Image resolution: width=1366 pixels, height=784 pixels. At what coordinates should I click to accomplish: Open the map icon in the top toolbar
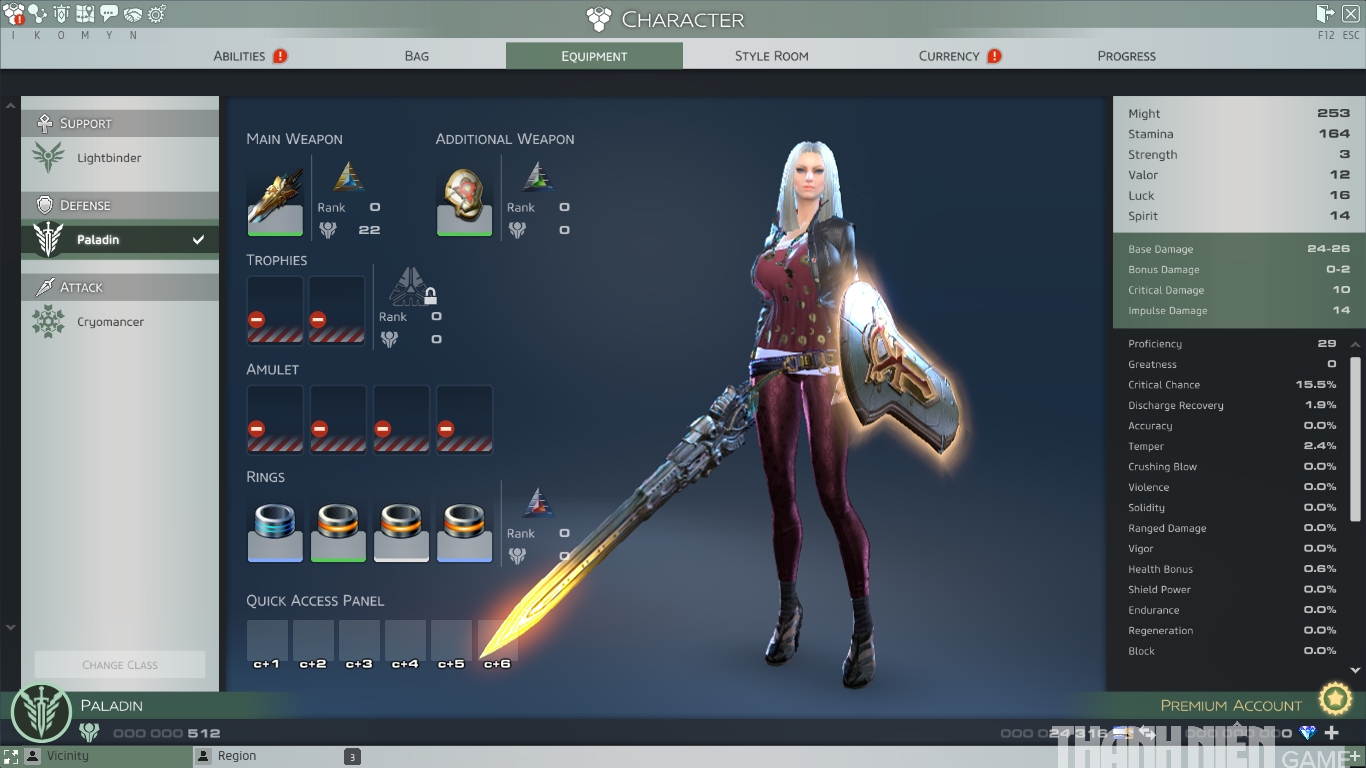click(85, 13)
